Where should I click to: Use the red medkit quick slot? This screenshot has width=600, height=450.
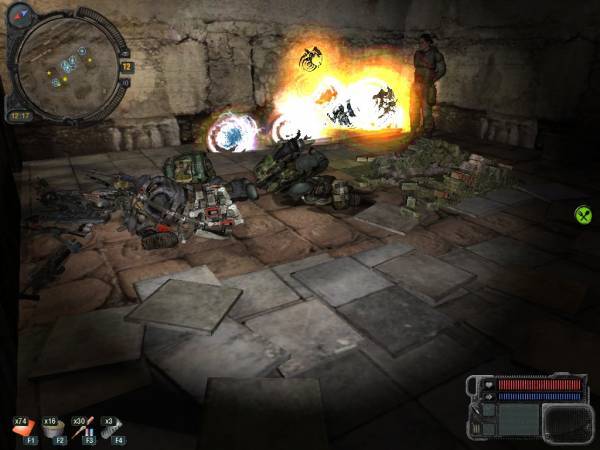pyautogui.click(x=21, y=427)
